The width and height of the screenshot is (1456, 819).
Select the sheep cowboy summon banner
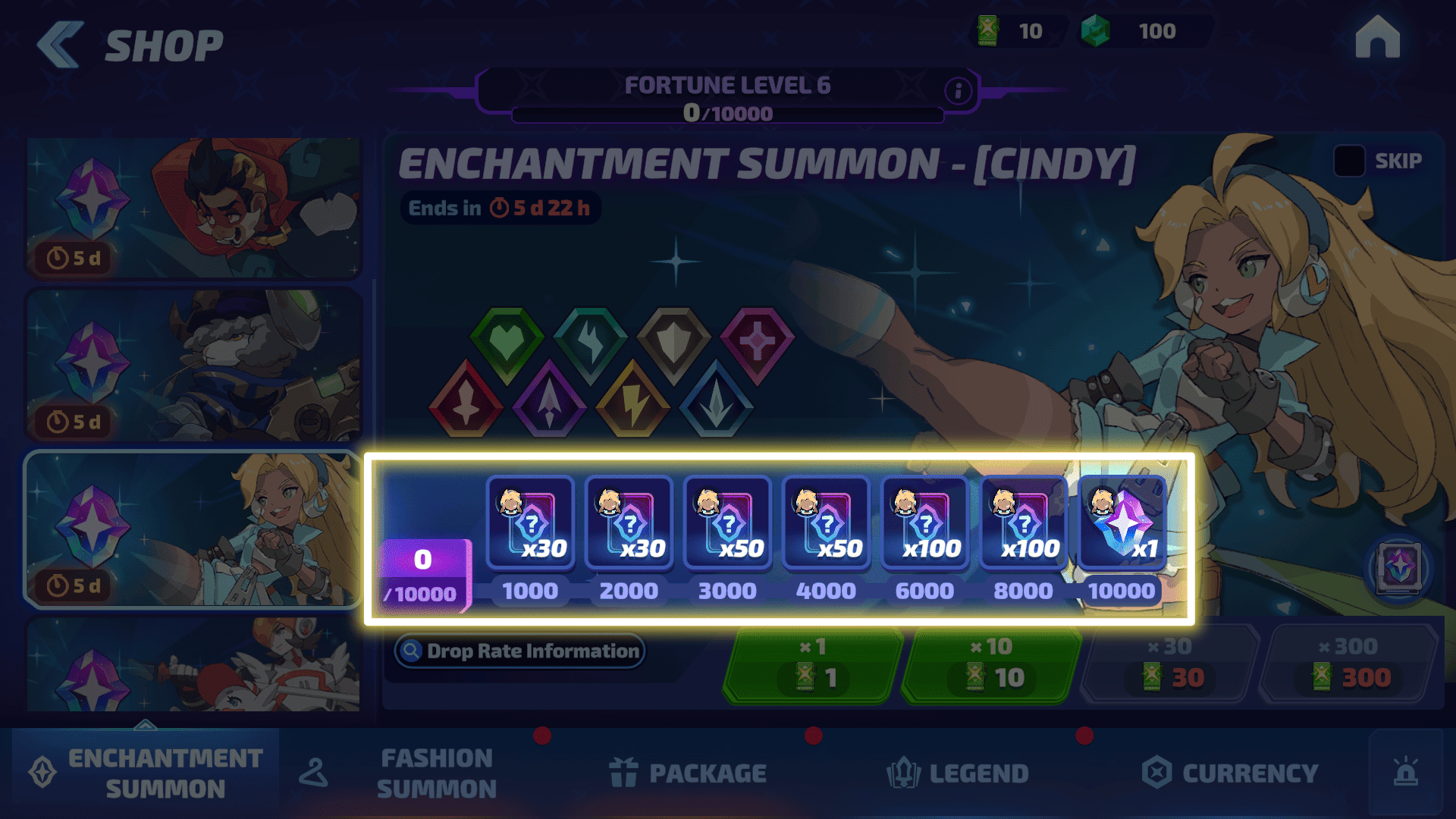(x=193, y=366)
